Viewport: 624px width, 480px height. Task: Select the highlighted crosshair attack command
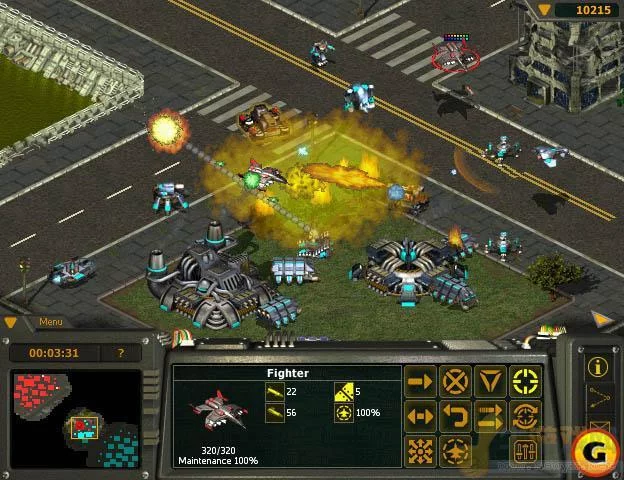pos(525,380)
